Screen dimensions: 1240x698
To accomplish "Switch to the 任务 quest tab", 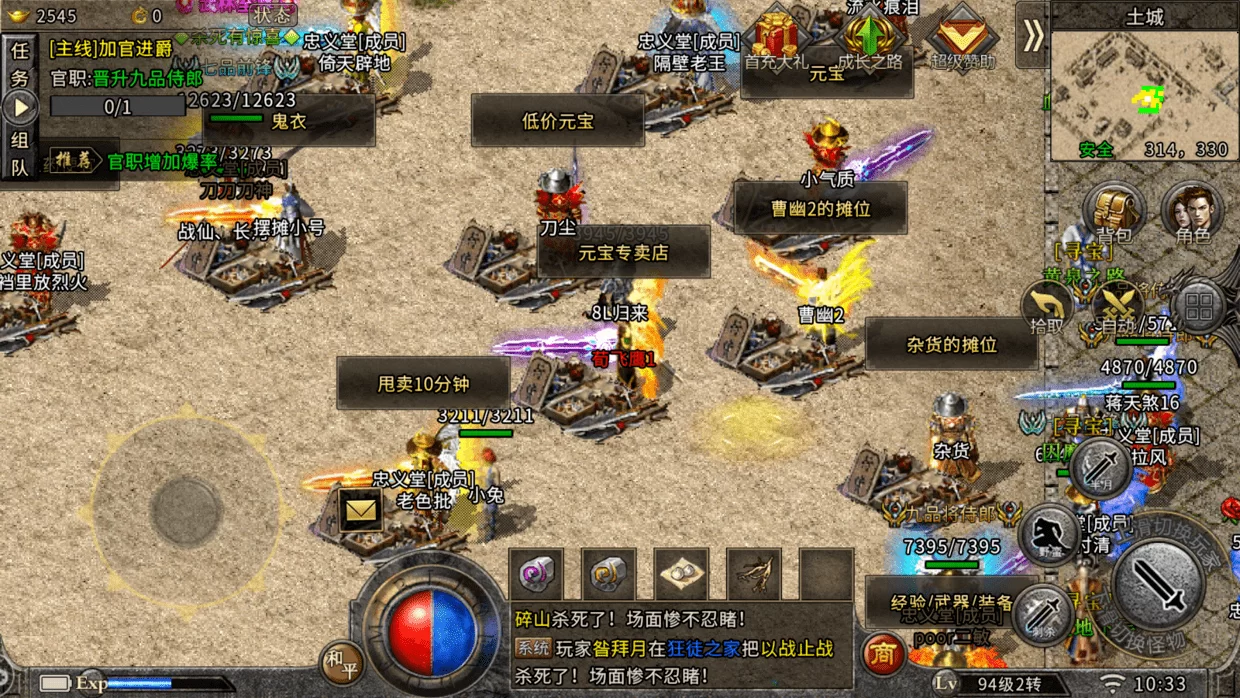I will click(x=20, y=62).
